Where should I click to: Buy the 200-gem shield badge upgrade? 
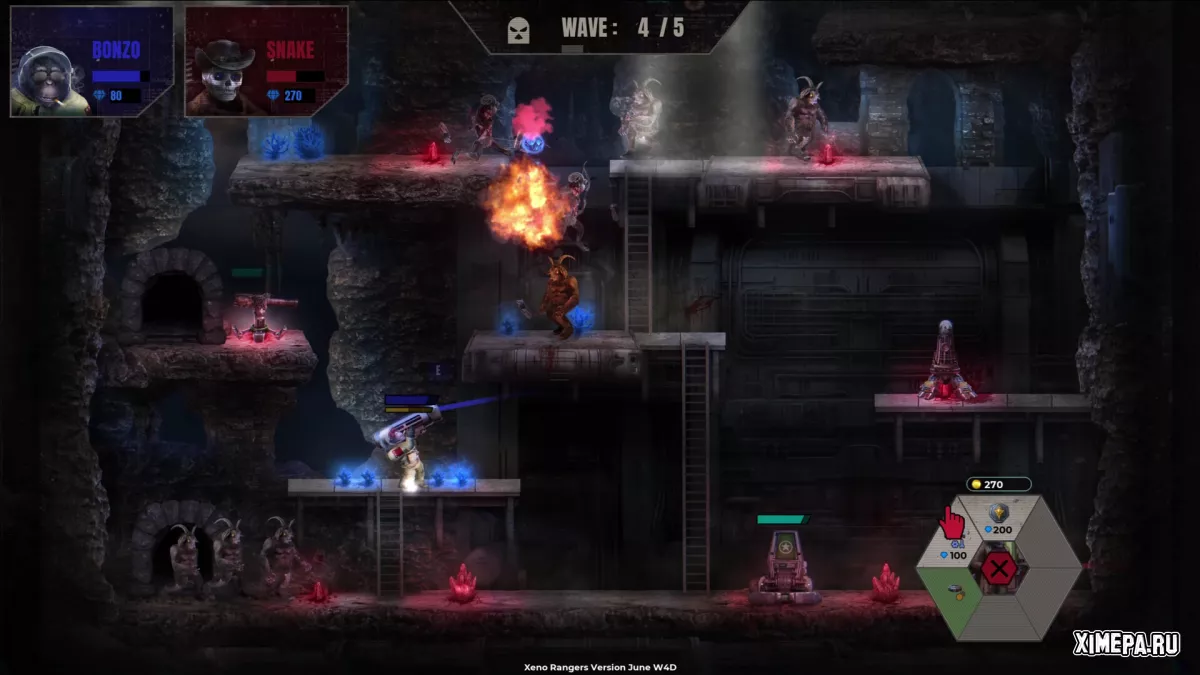(998, 520)
